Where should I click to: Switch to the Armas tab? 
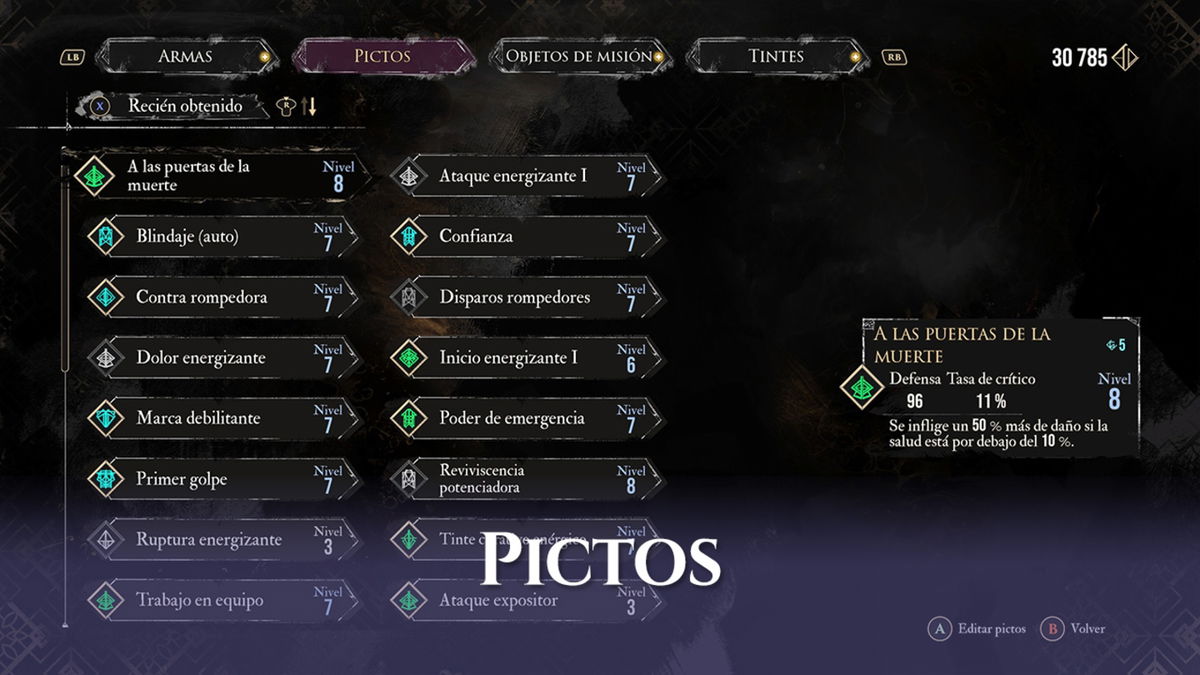coord(185,56)
